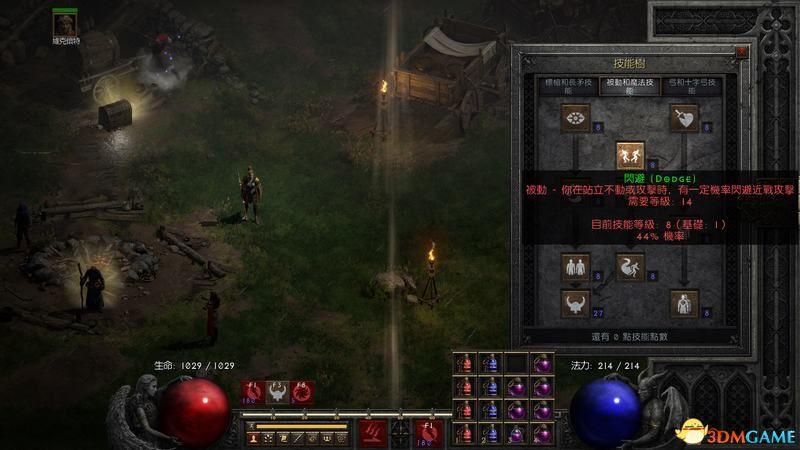
Task: Choose the Valkyrie horned-helmet skill in the tree
Action: (x=574, y=303)
